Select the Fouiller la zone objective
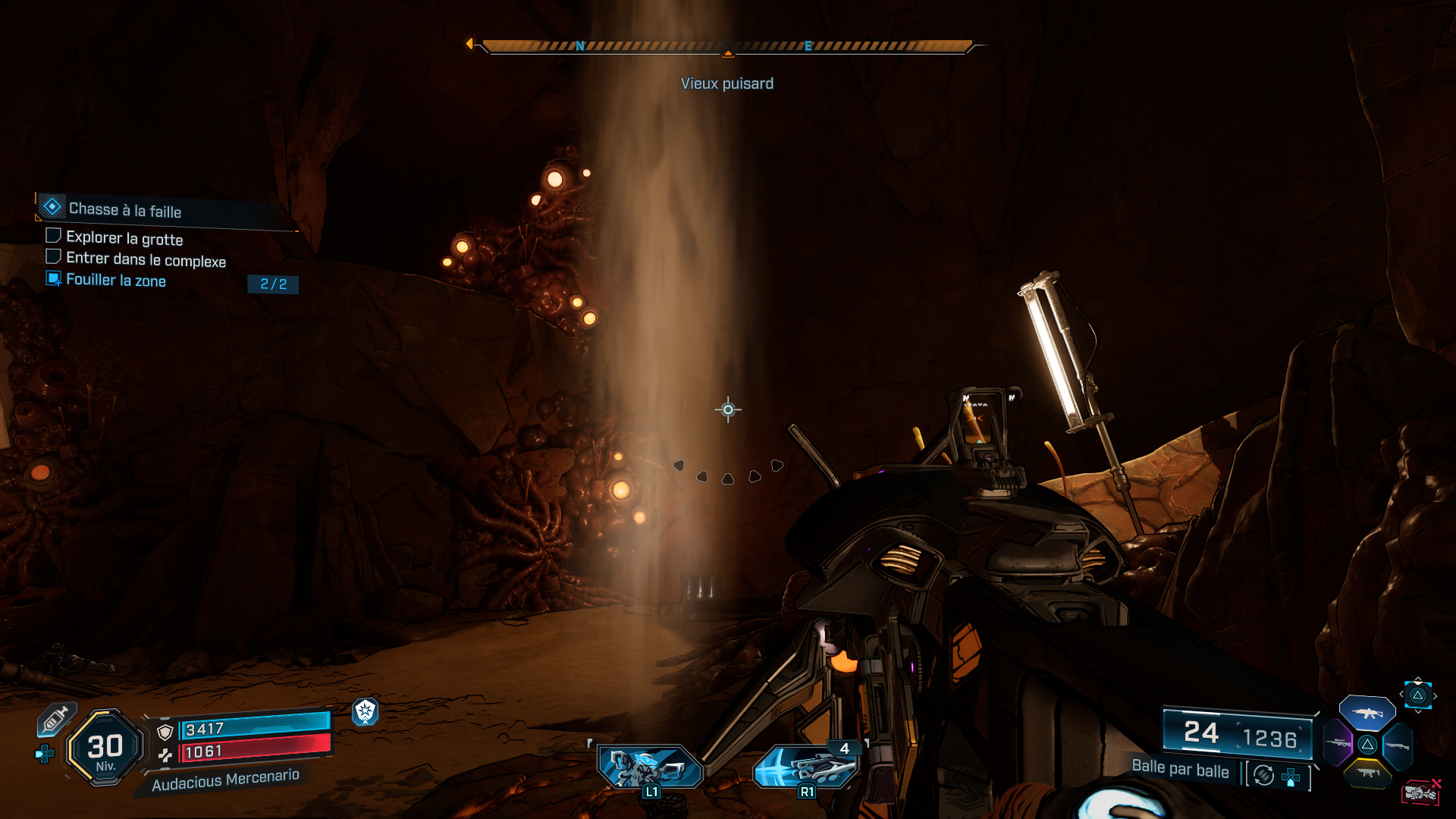The width and height of the screenshot is (1456, 819). point(115,280)
